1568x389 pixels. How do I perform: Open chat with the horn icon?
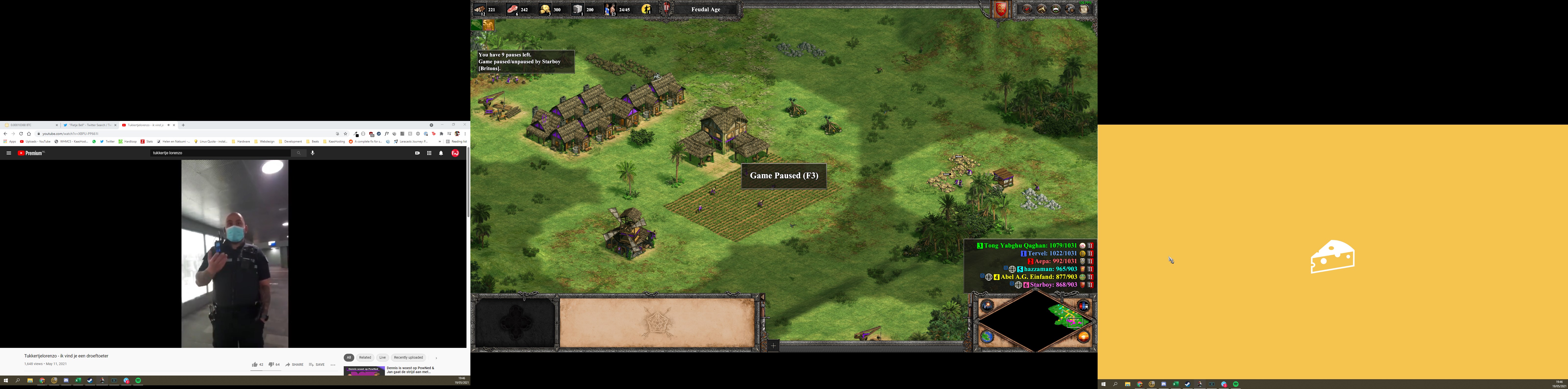(x=1041, y=9)
